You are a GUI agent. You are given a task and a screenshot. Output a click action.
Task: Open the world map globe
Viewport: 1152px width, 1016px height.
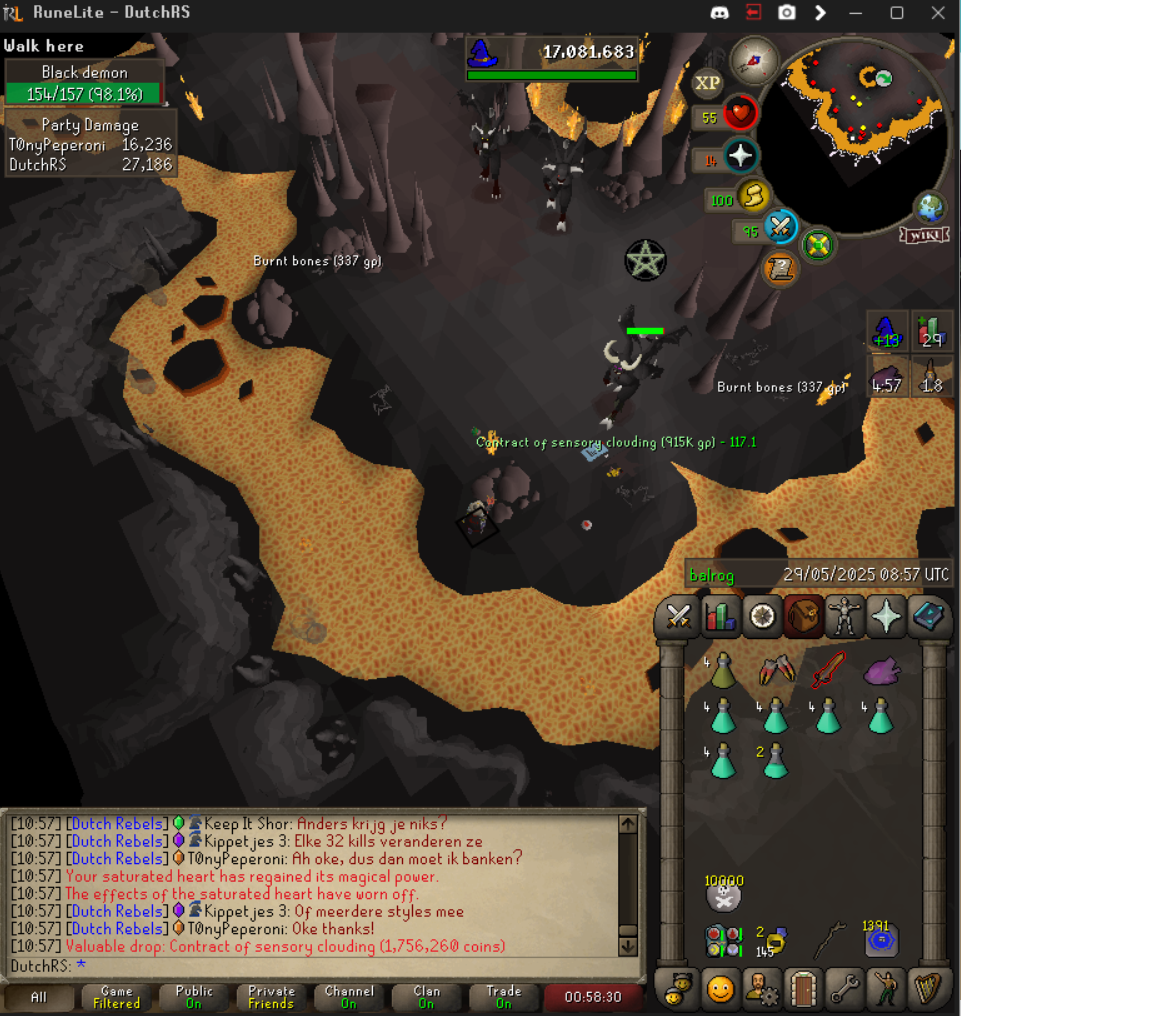(930, 207)
